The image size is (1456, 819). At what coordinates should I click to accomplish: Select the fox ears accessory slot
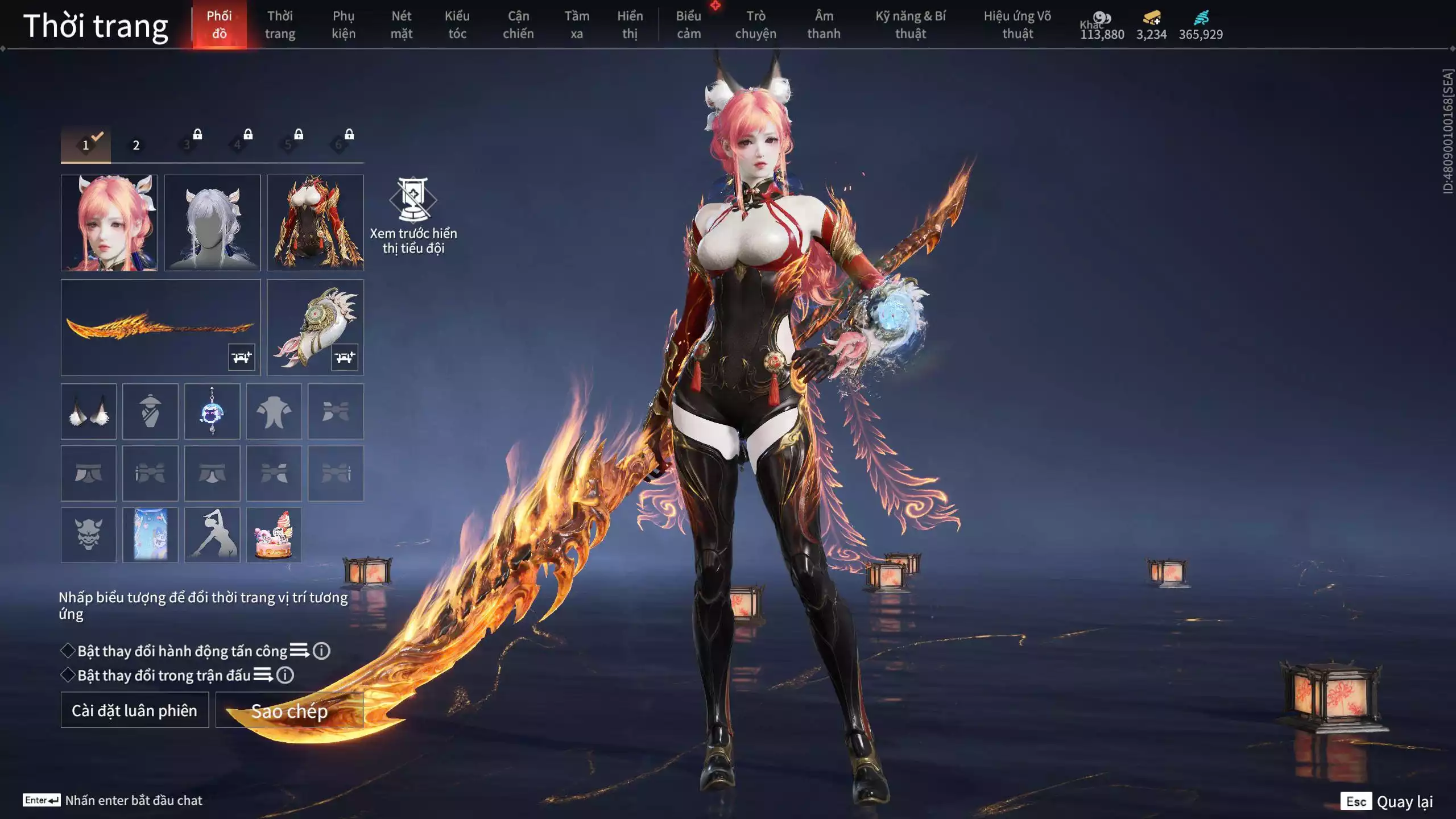89,411
